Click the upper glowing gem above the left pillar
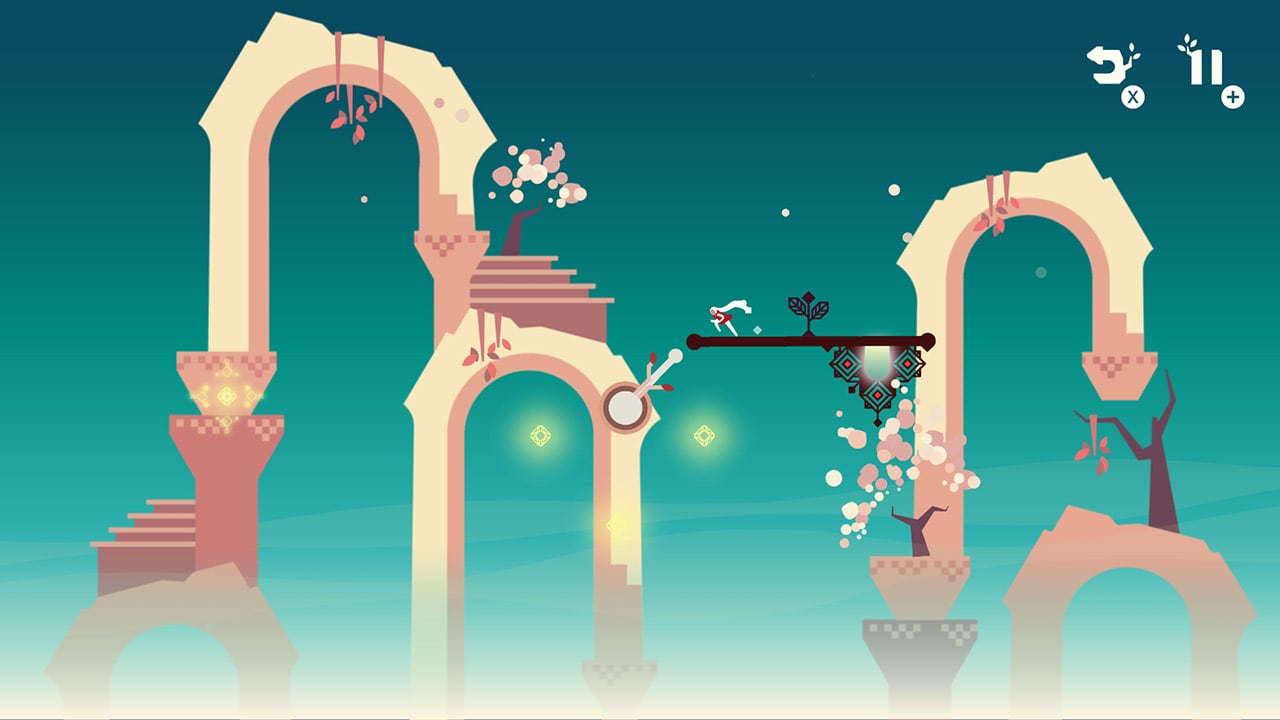 click(227, 370)
